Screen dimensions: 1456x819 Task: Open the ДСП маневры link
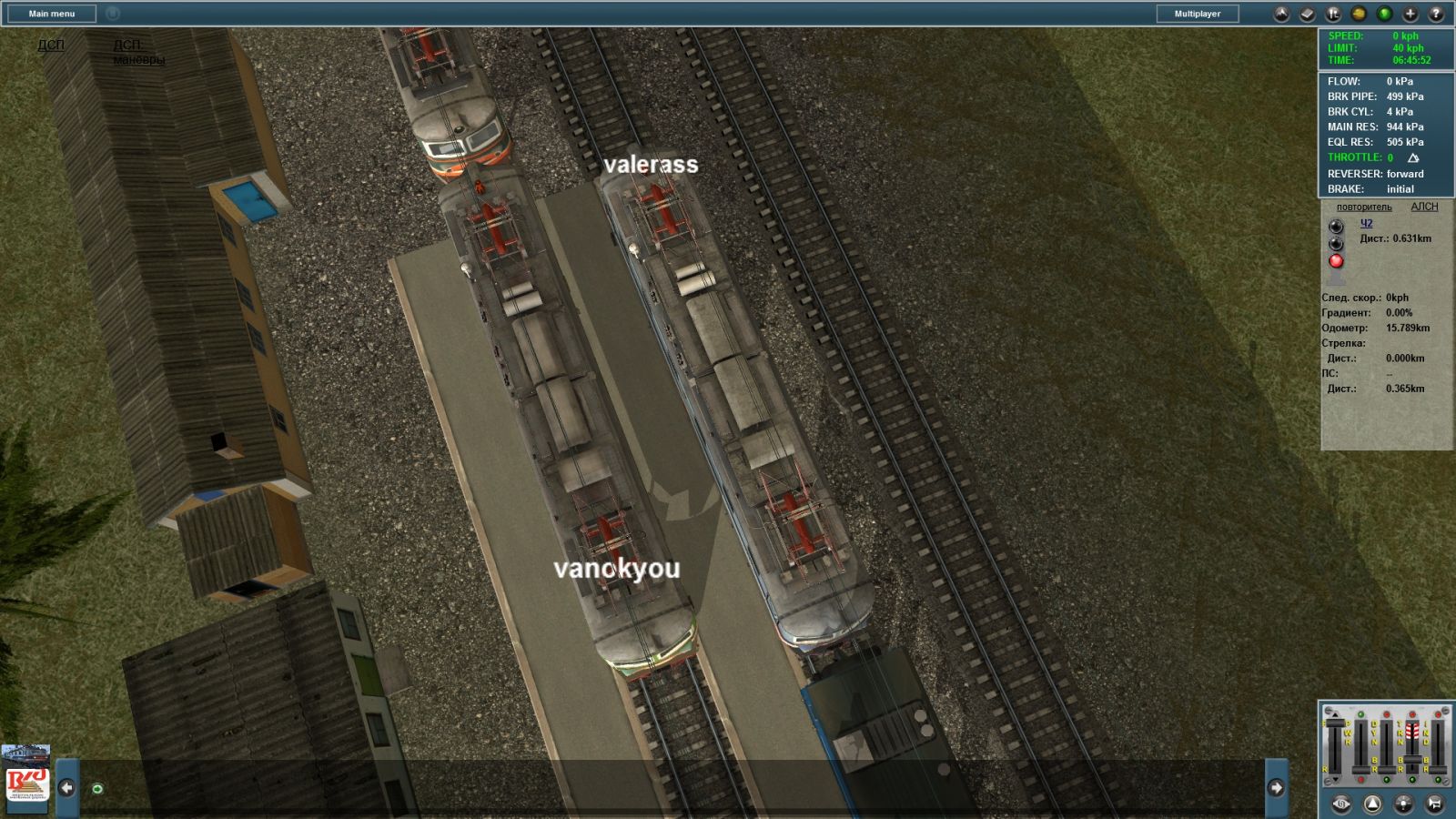[138, 52]
